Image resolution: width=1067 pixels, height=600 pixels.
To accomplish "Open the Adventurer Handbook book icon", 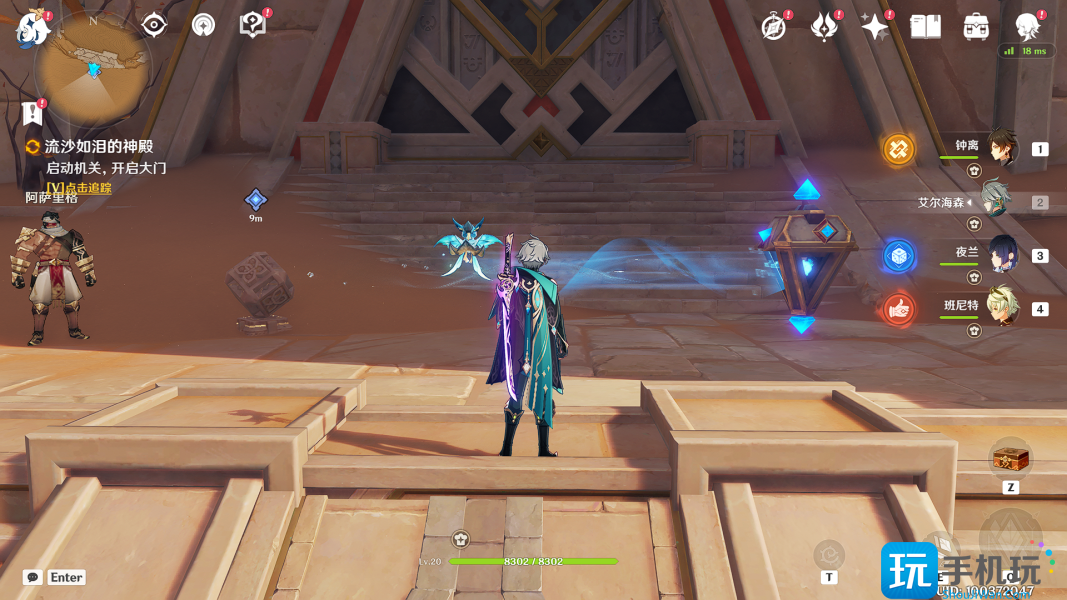I will coord(925,27).
